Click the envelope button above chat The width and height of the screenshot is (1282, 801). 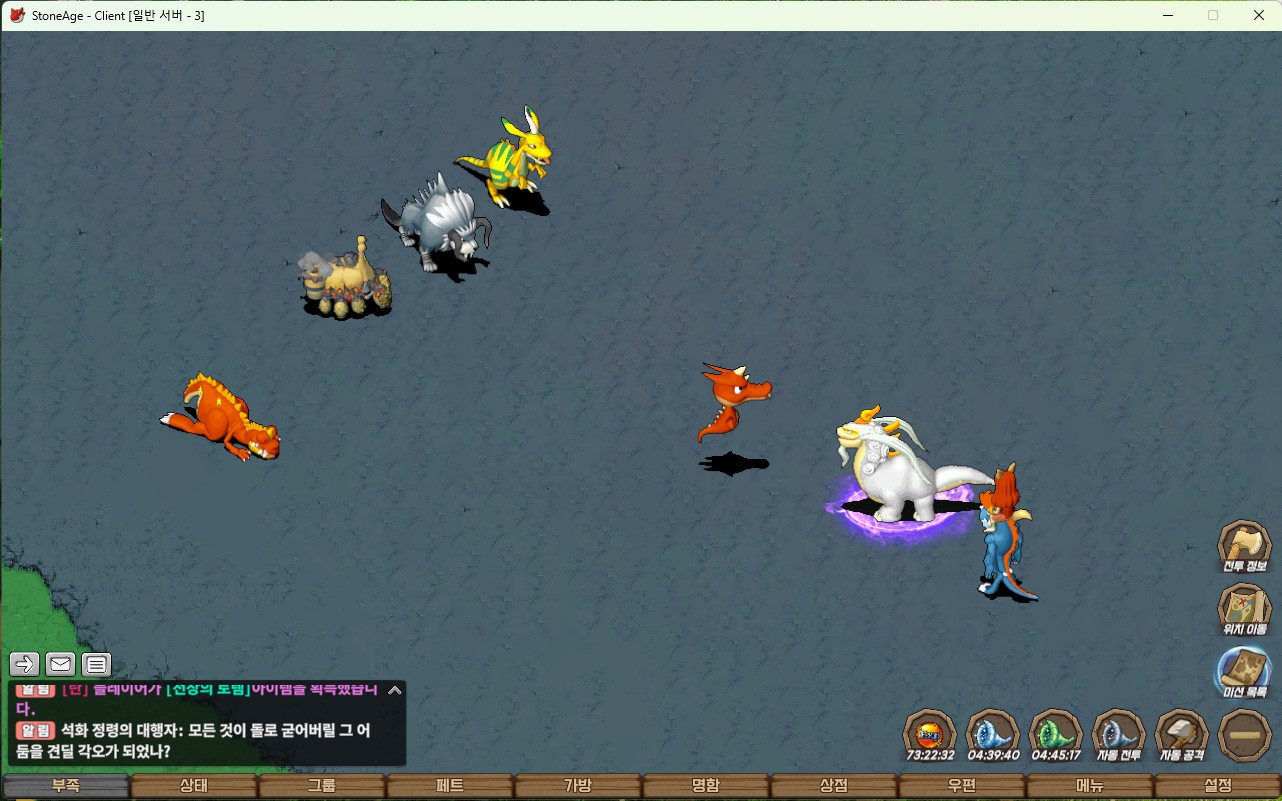[61, 664]
